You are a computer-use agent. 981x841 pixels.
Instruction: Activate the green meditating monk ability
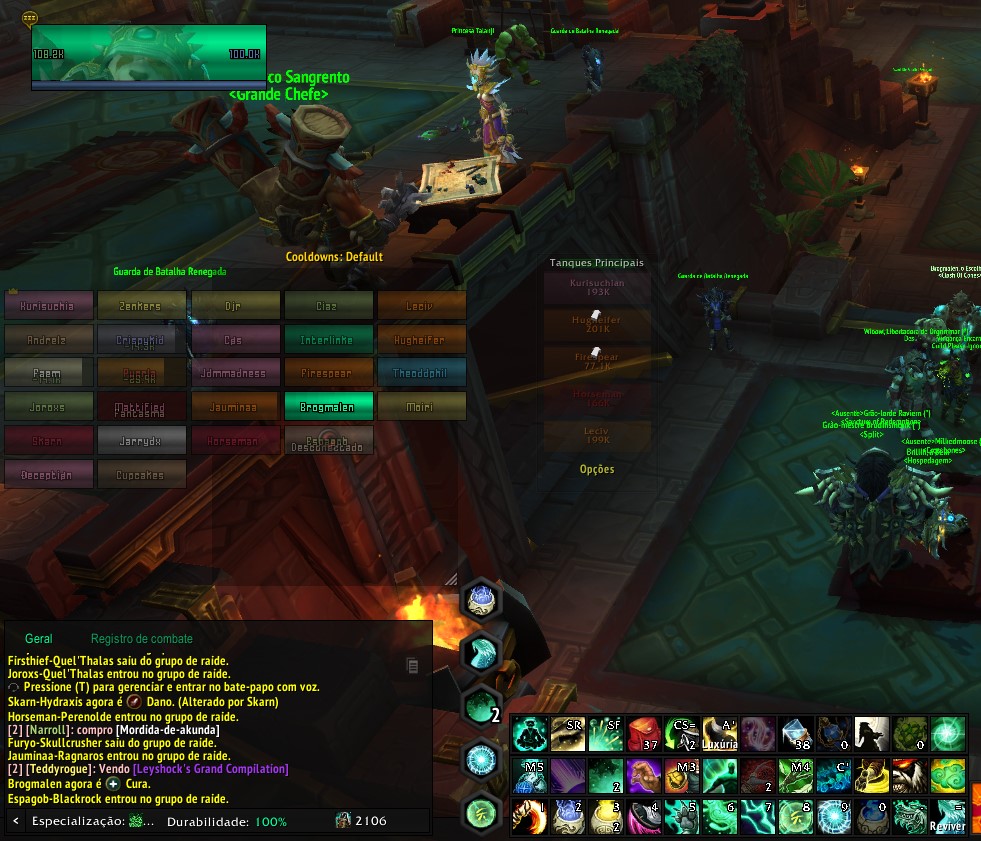click(530, 735)
